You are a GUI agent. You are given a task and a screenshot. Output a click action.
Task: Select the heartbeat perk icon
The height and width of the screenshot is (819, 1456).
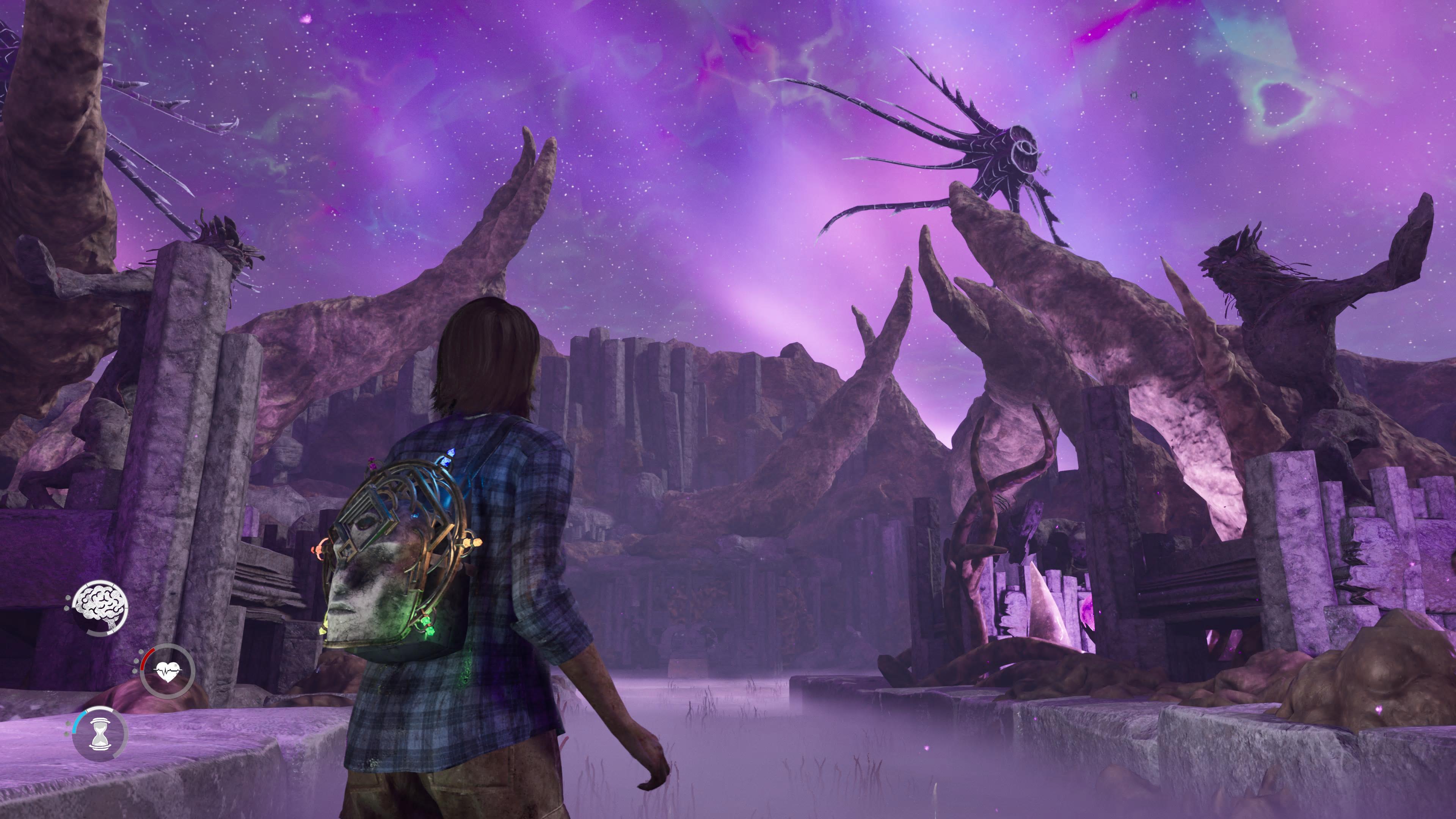click(x=168, y=672)
